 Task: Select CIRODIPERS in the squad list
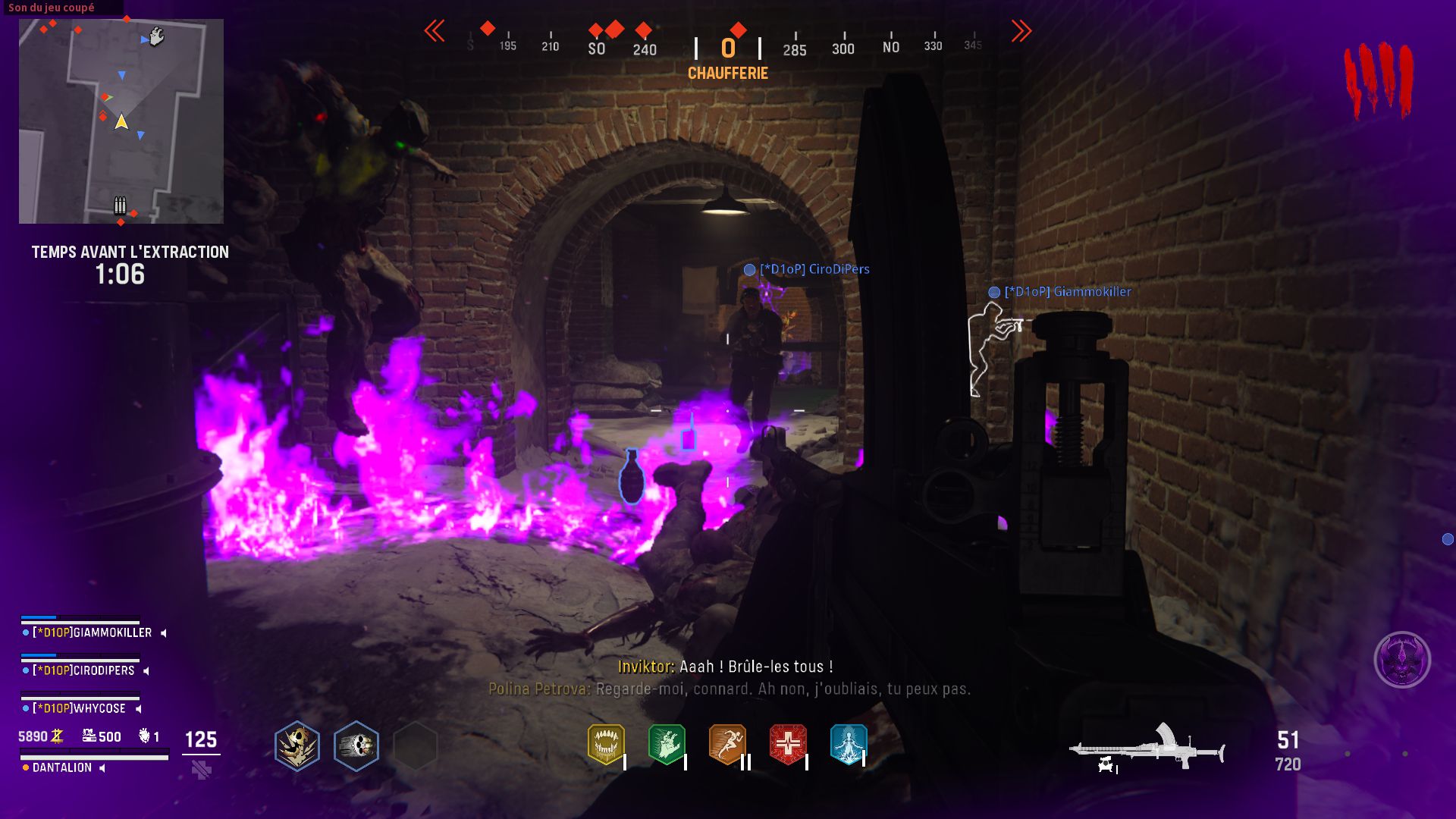click(83, 670)
